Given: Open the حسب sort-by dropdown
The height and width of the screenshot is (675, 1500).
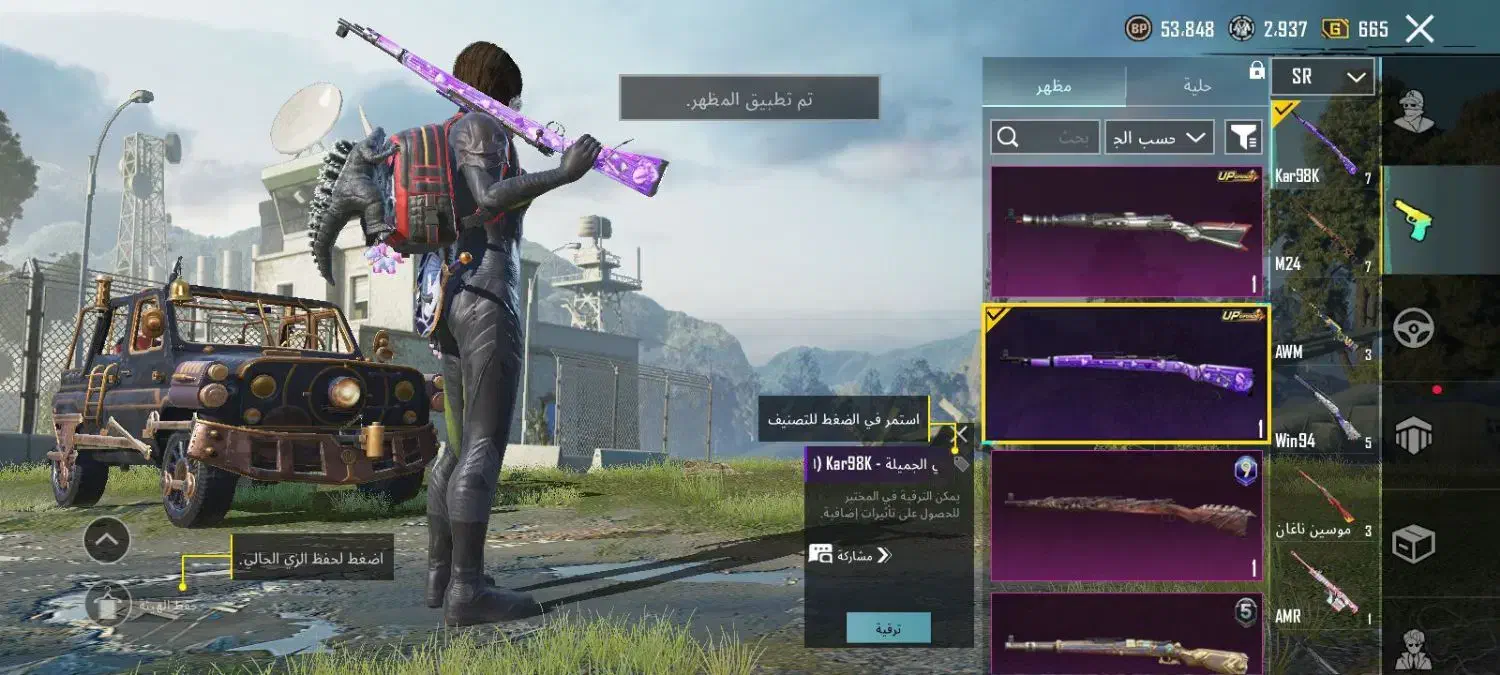Looking at the screenshot, I should coord(1159,137).
